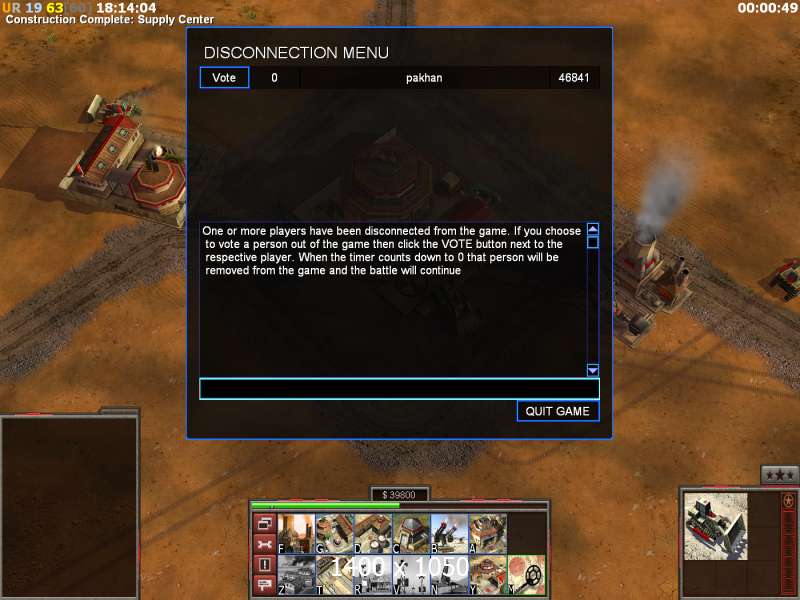Select the pakhan player row
This screenshot has width=800, height=600.
[x=424, y=77]
